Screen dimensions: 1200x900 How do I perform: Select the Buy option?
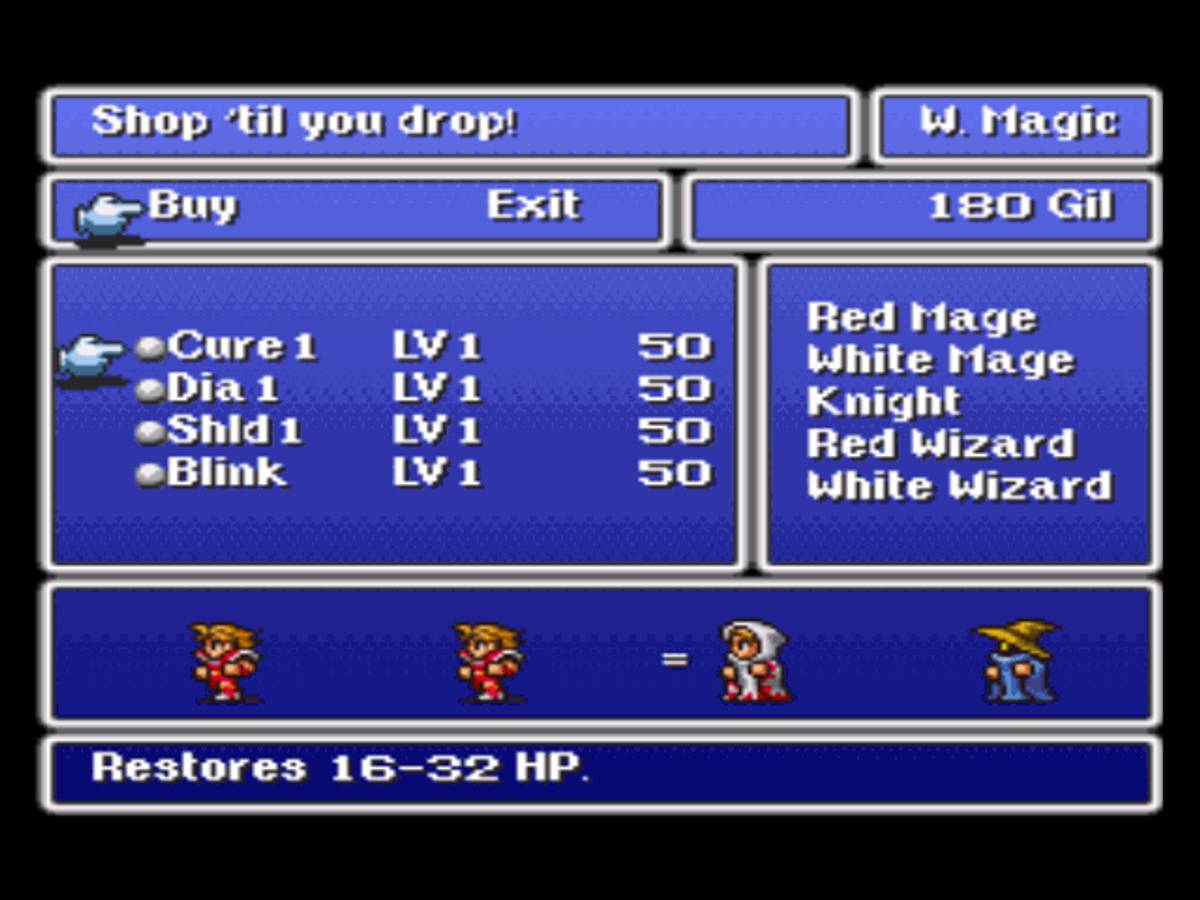tap(193, 206)
